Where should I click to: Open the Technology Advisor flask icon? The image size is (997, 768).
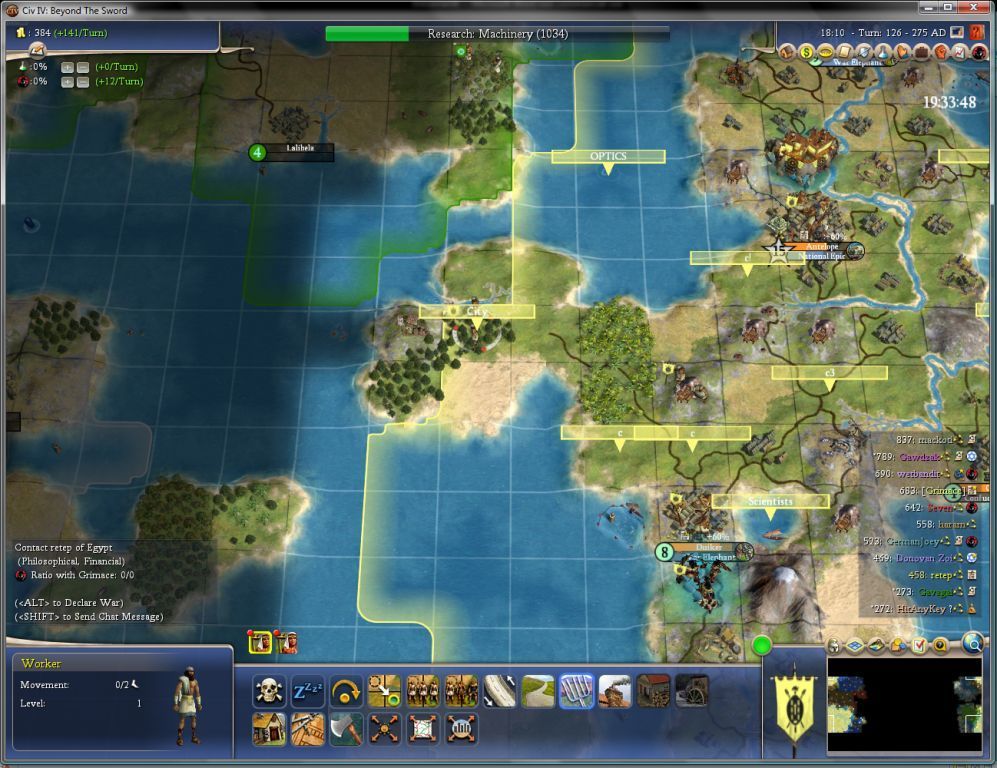(x=883, y=52)
